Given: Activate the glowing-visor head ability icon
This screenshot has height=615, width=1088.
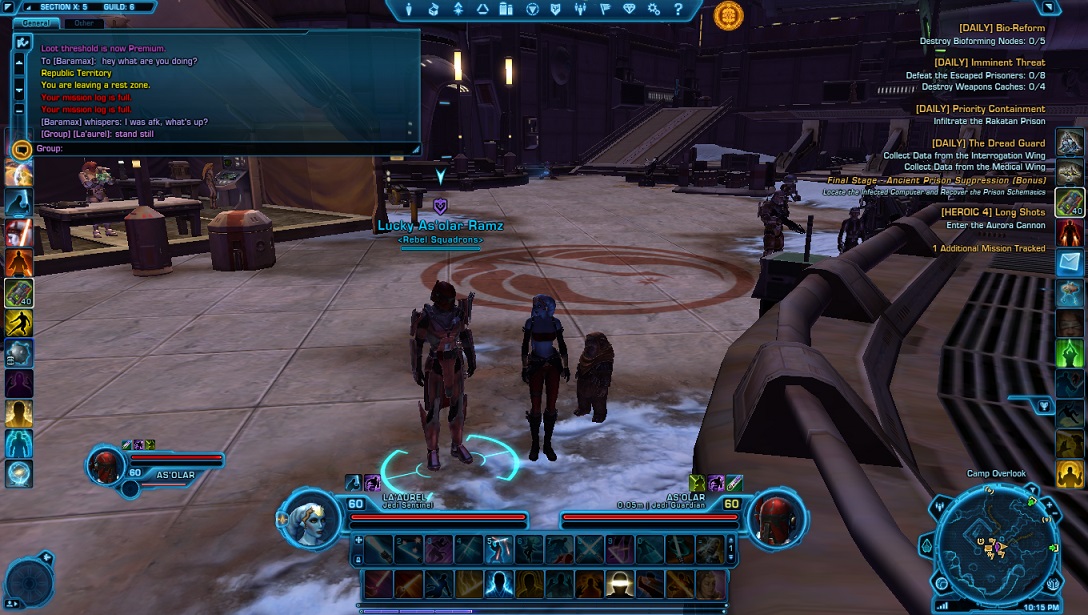Looking at the screenshot, I should pyautogui.click(x=619, y=583).
